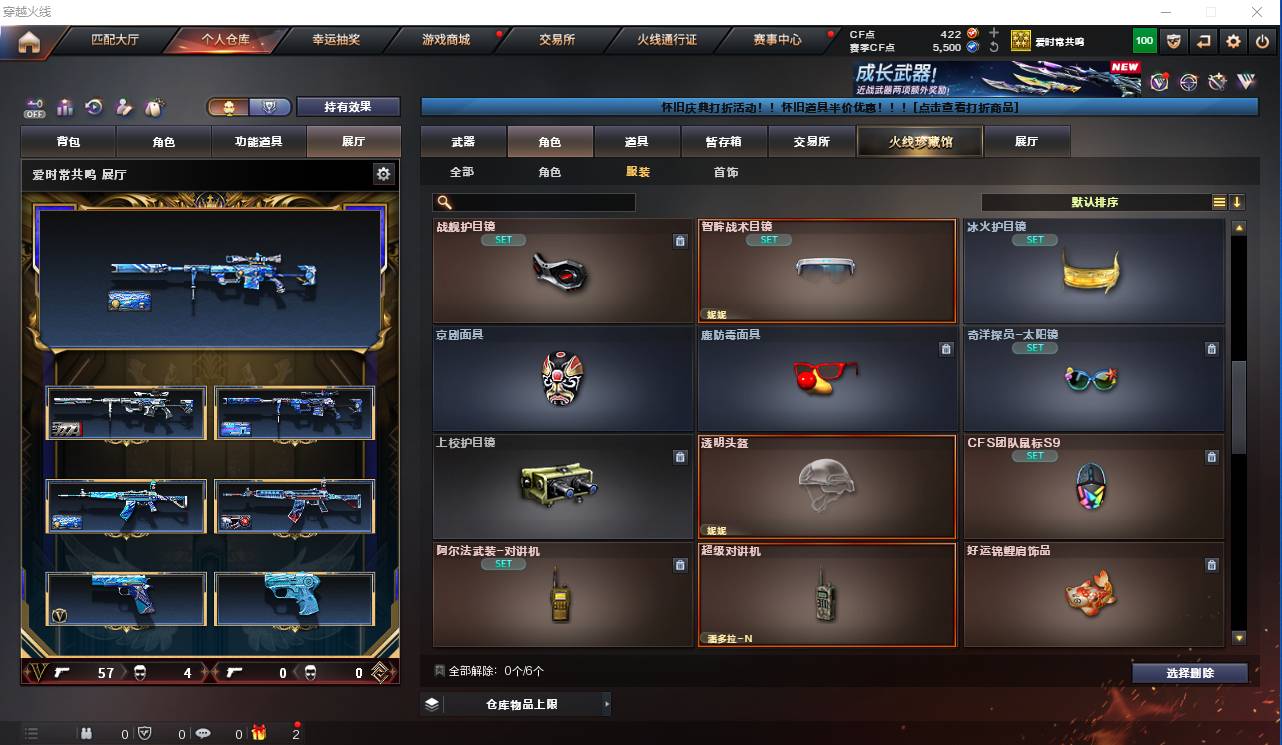Click the exchange arrow icon near the gear
Image resolution: width=1282 pixels, height=745 pixels.
1202,40
